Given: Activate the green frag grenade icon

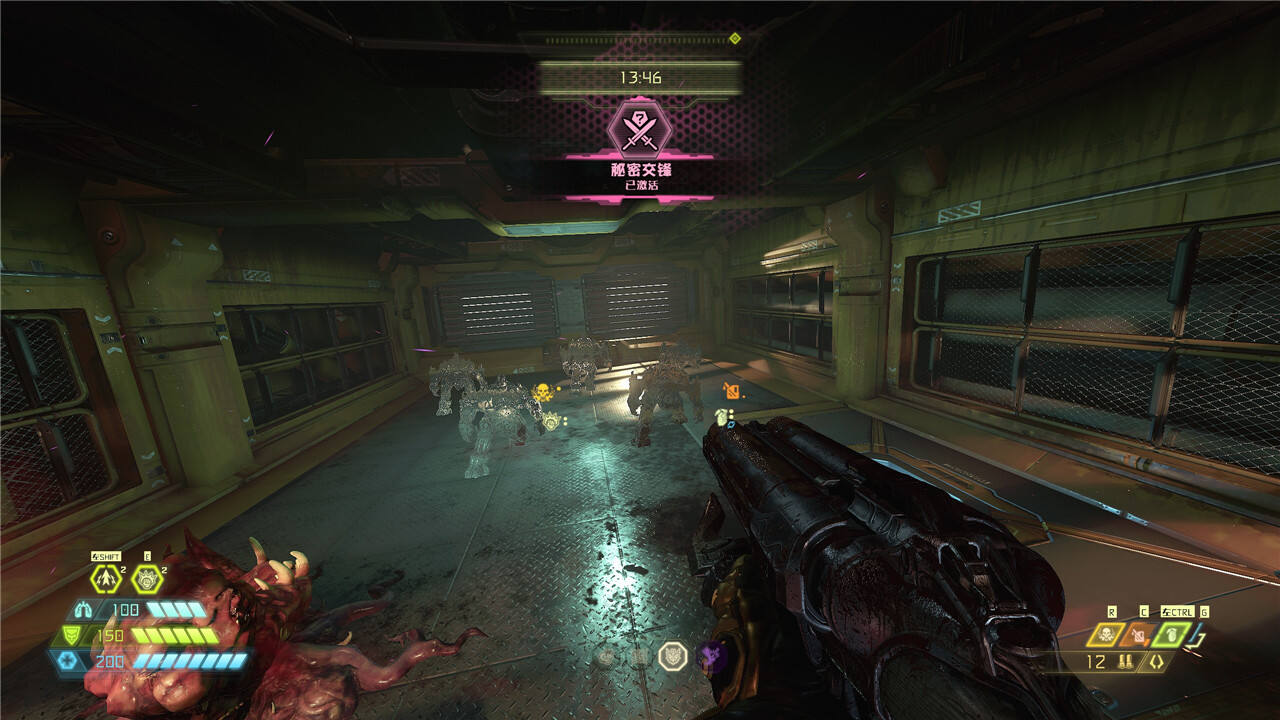Looking at the screenshot, I should 1170,634.
